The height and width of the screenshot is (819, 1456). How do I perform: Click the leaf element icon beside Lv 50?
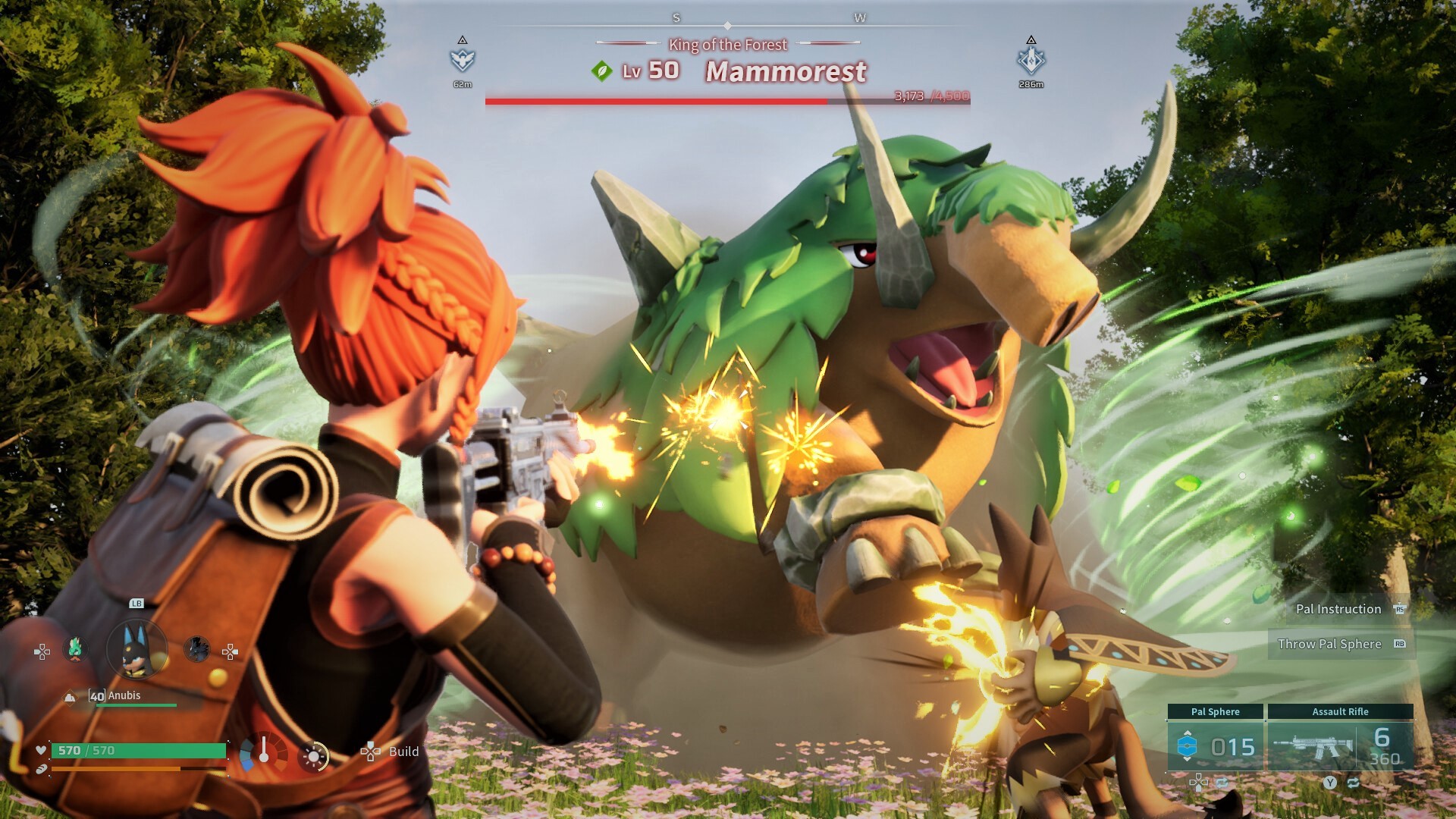pyautogui.click(x=601, y=71)
